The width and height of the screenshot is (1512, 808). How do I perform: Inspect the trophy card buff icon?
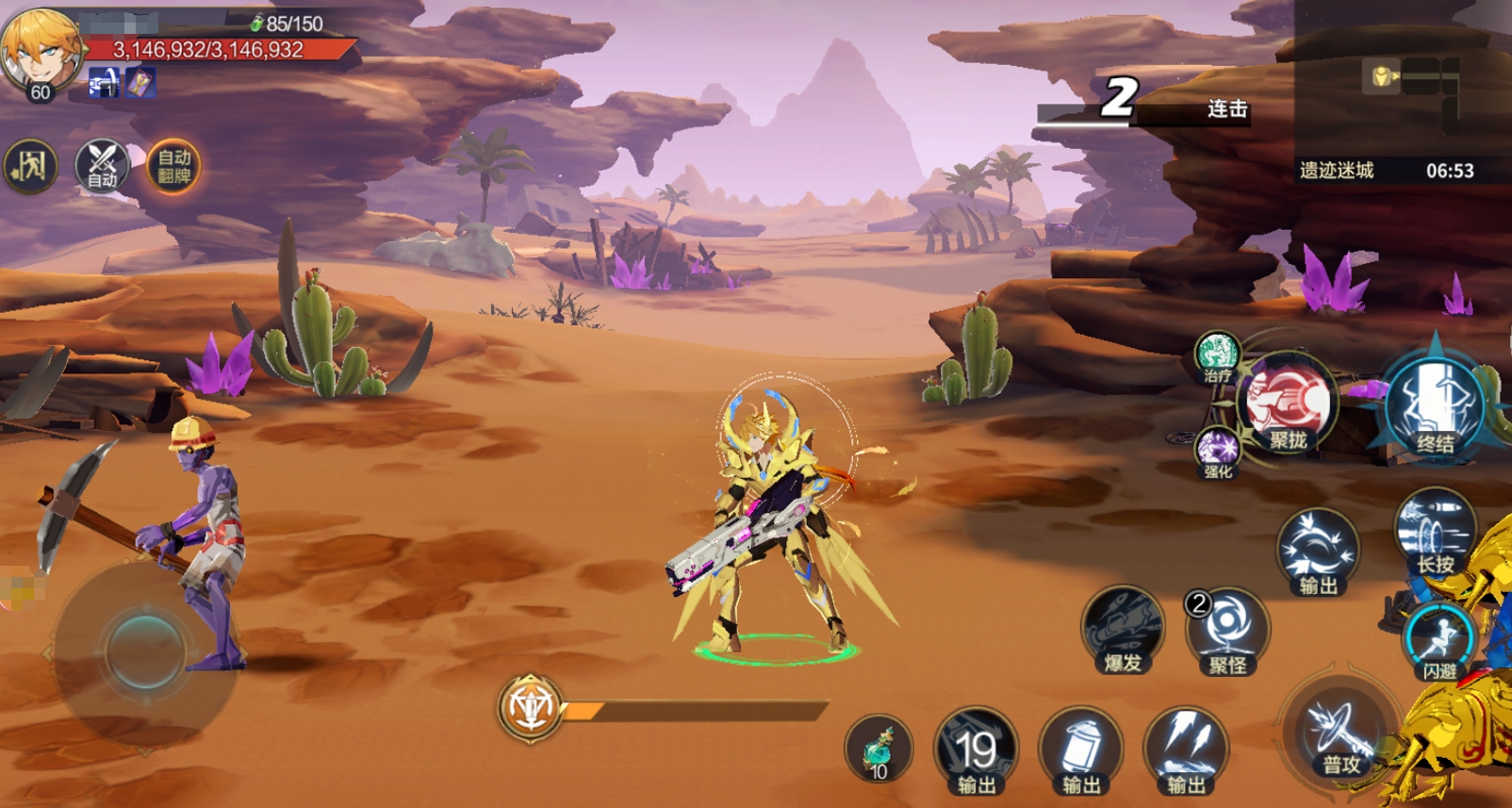[140, 83]
